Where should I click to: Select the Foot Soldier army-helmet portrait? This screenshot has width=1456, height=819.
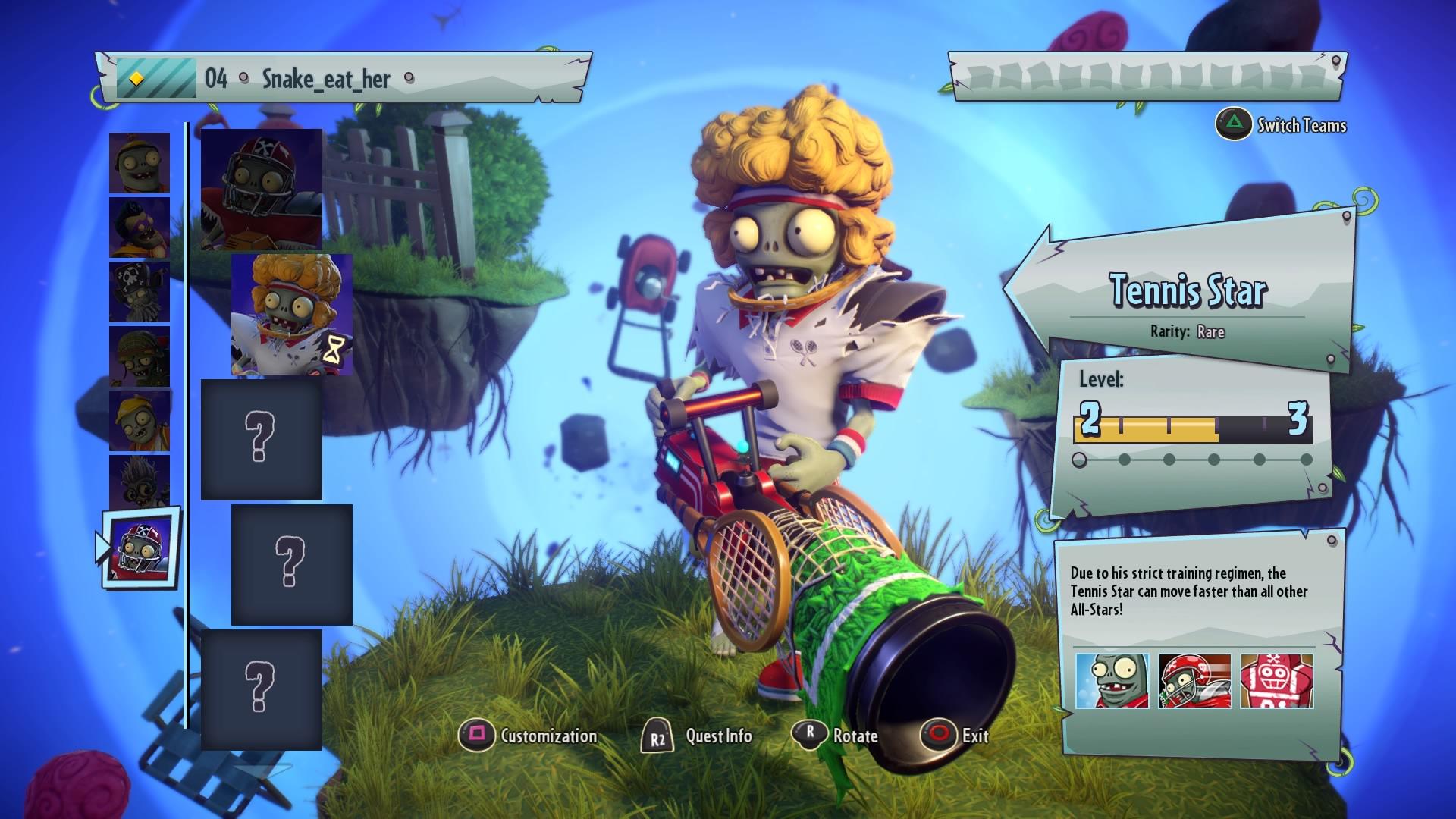140,356
